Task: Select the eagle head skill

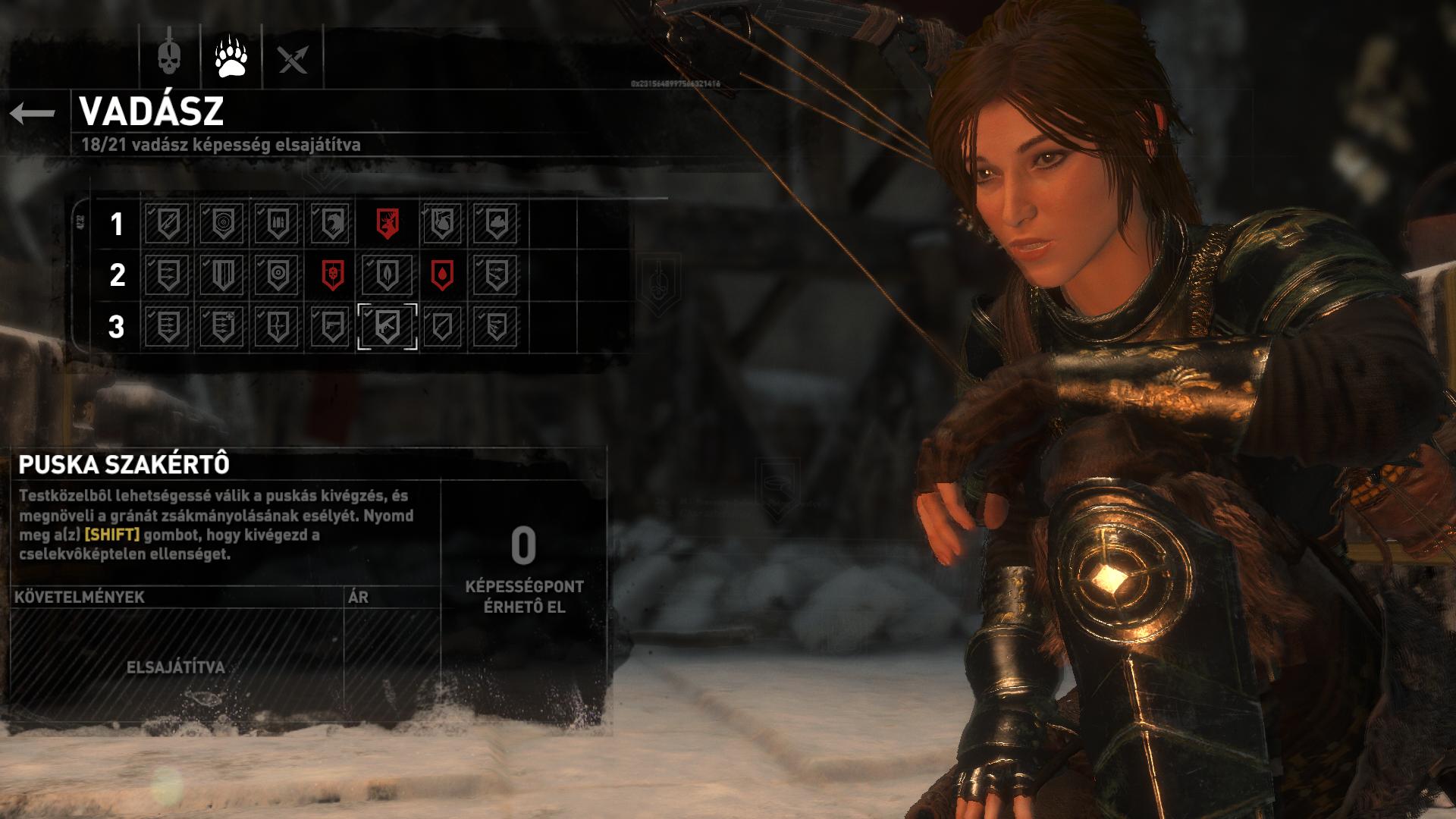Action: point(332,224)
